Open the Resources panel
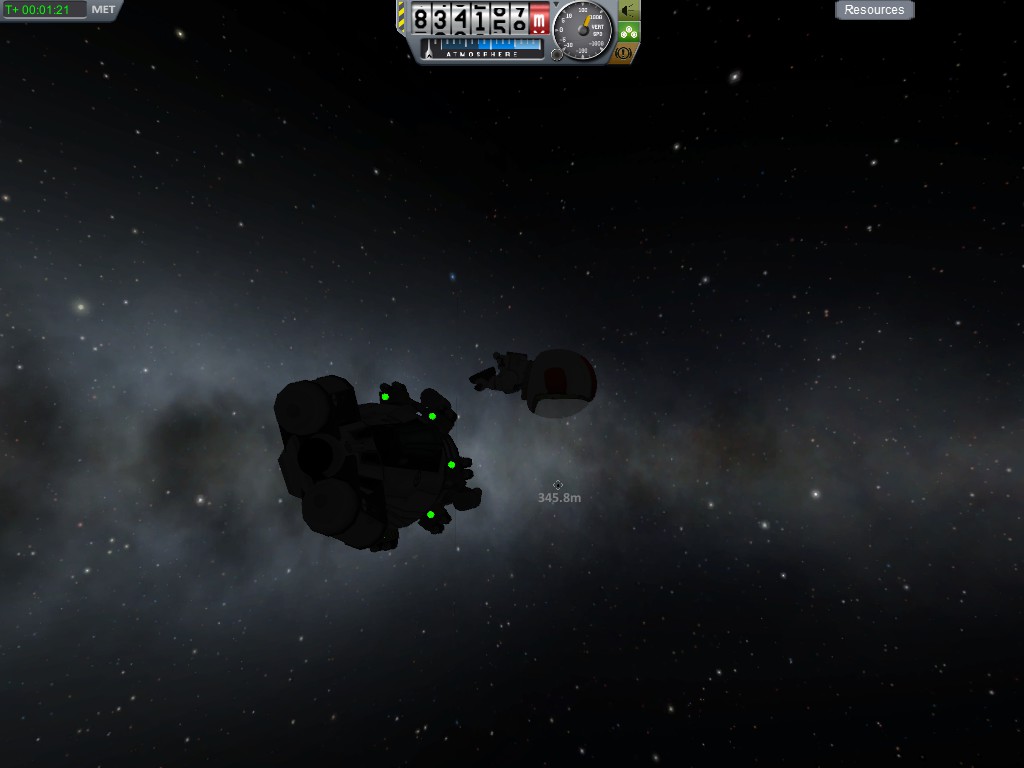1024x768 pixels. [x=874, y=10]
